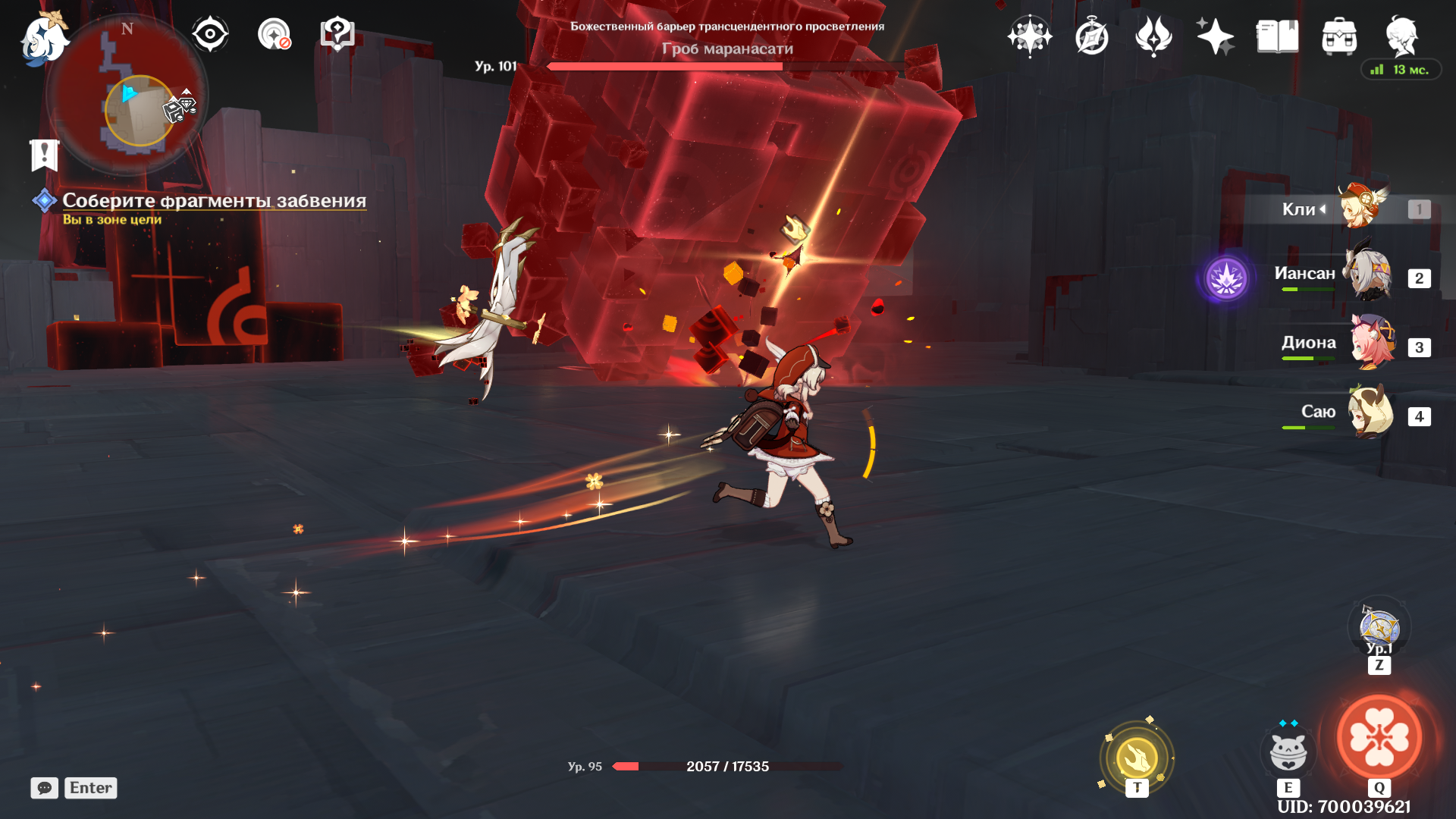Activate Klee's red clover elemental burst
The height and width of the screenshot is (819, 1456).
pos(1379,737)
